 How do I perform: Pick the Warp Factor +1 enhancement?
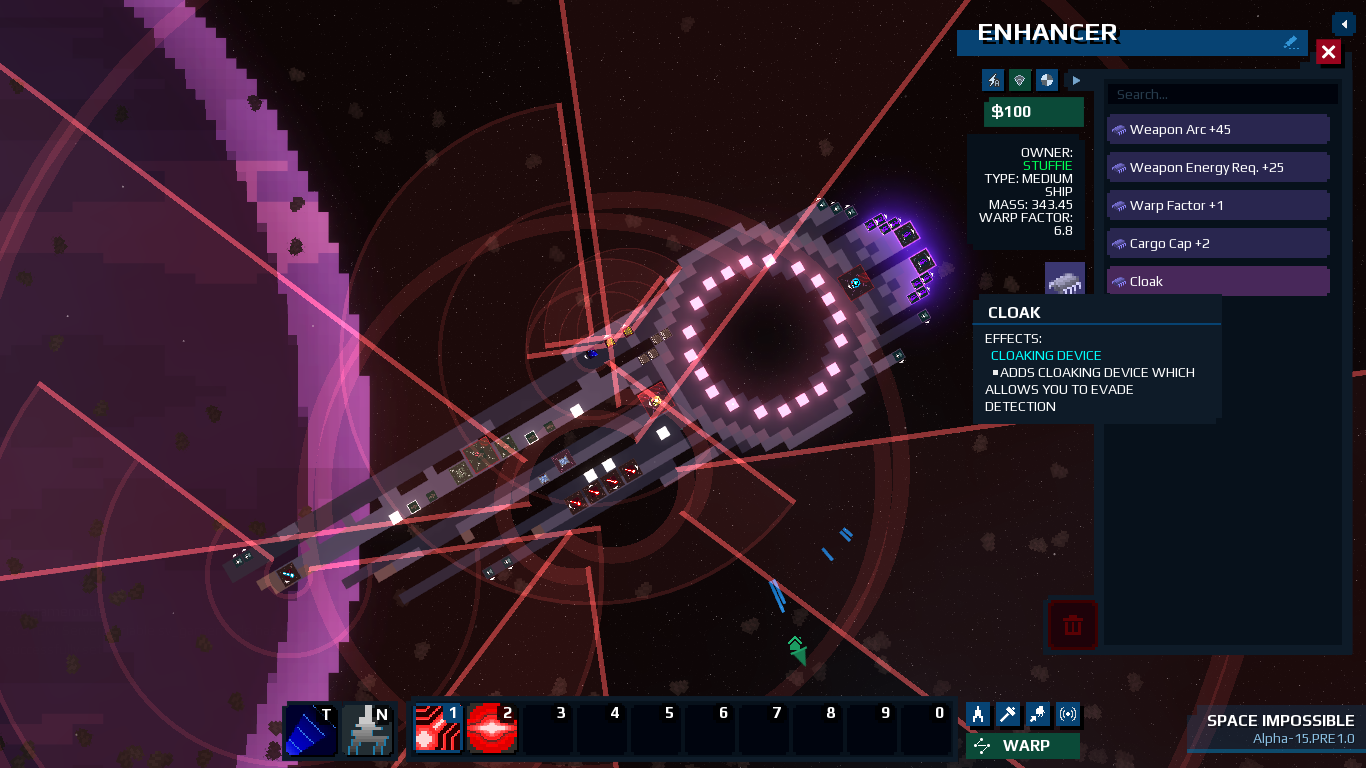[x=1218, y=206]
